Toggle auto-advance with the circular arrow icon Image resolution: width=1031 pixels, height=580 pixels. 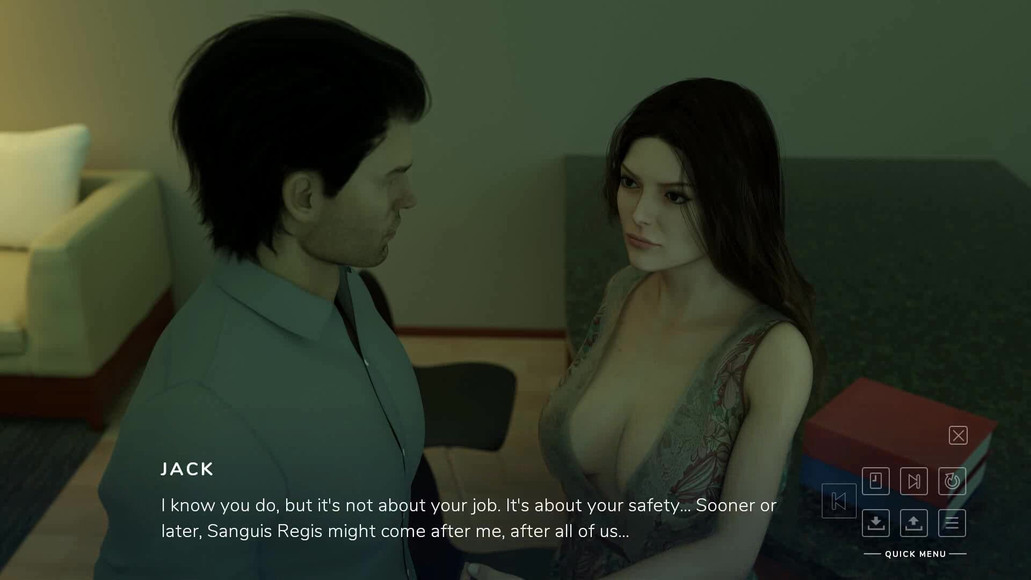952,481
